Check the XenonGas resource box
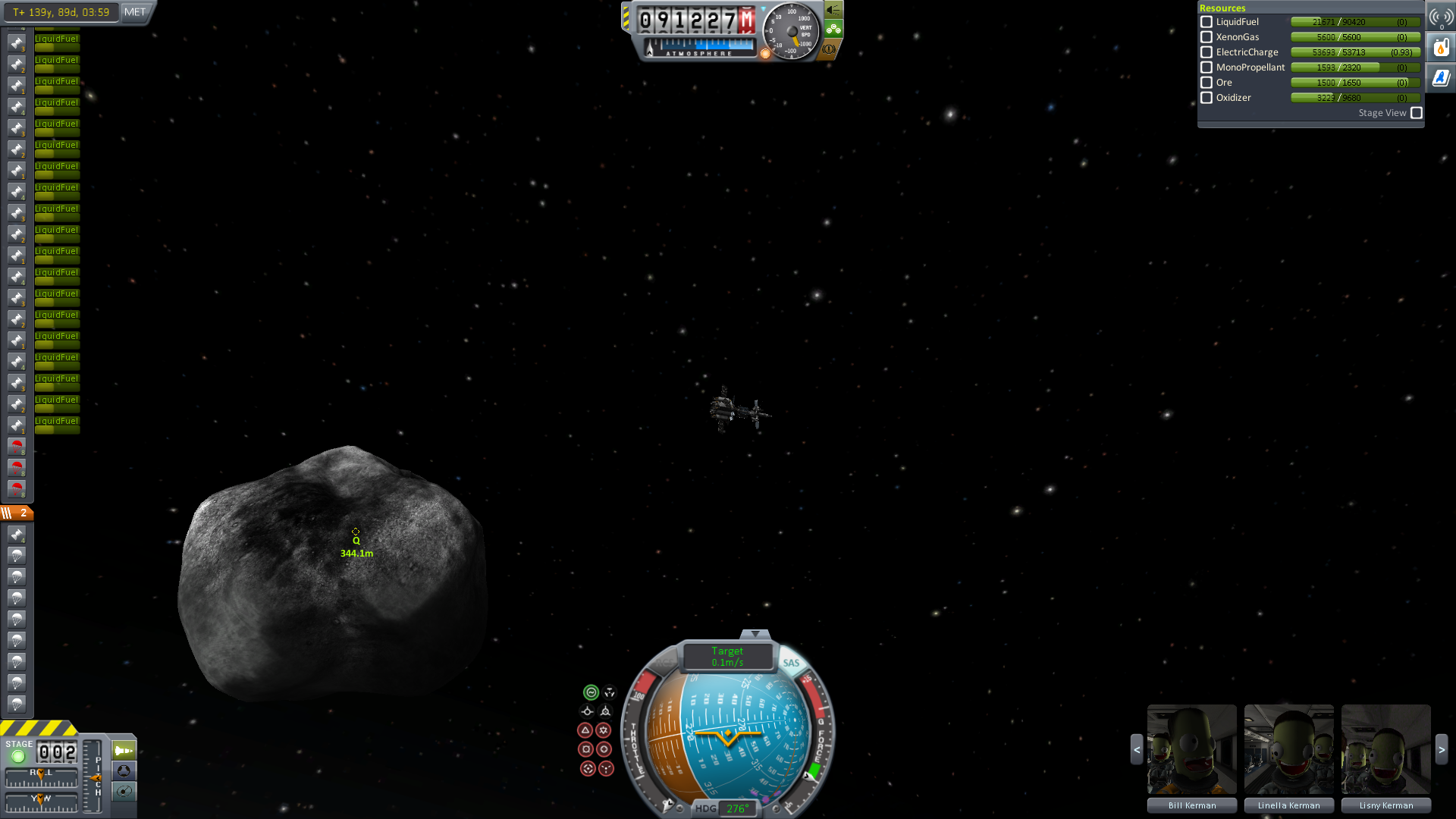This screenshot has width=1456, height=819. 1207,37
